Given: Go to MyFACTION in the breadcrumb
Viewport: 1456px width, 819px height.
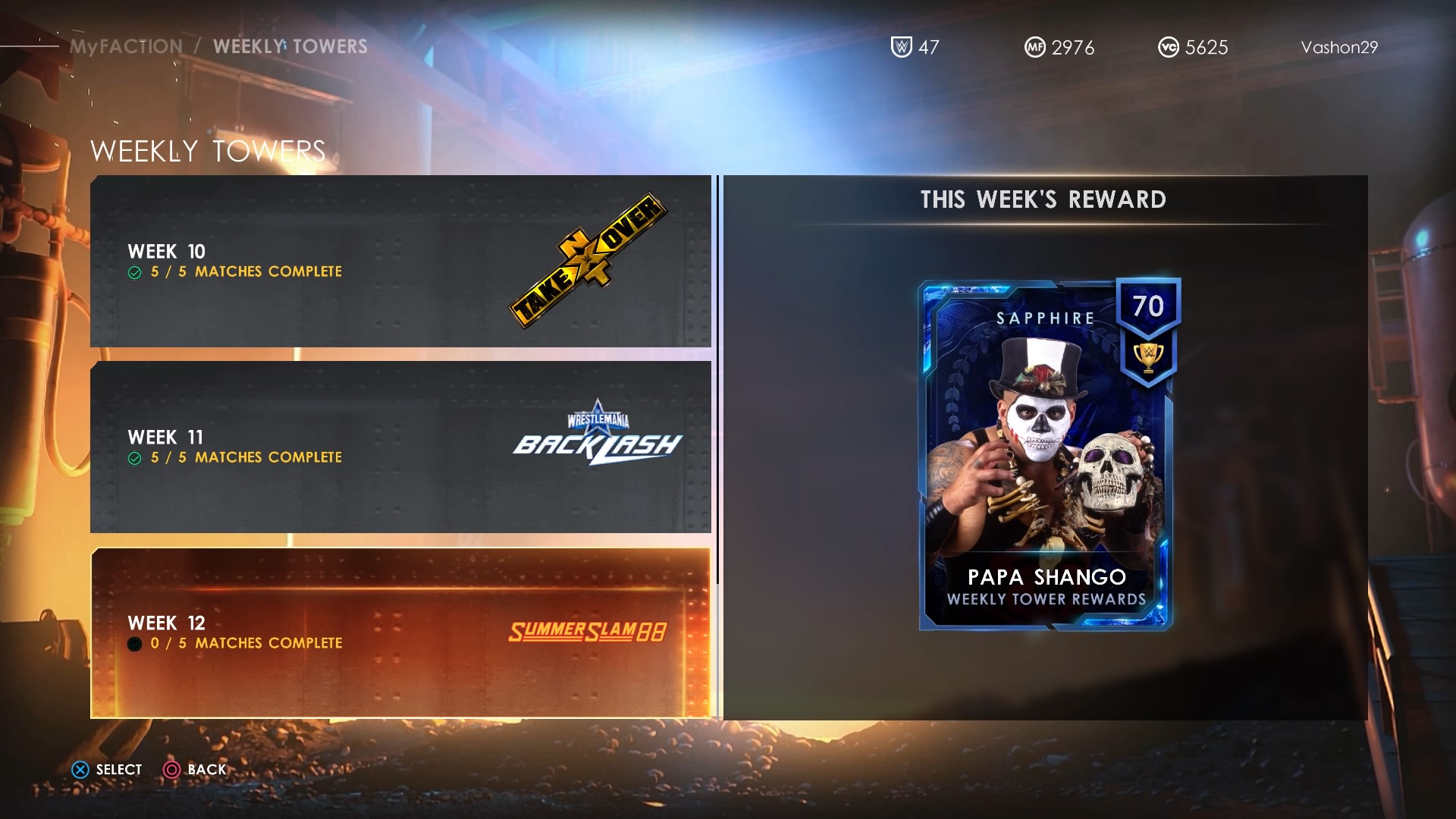Looking at the screenshot, I should click(126, 46).
